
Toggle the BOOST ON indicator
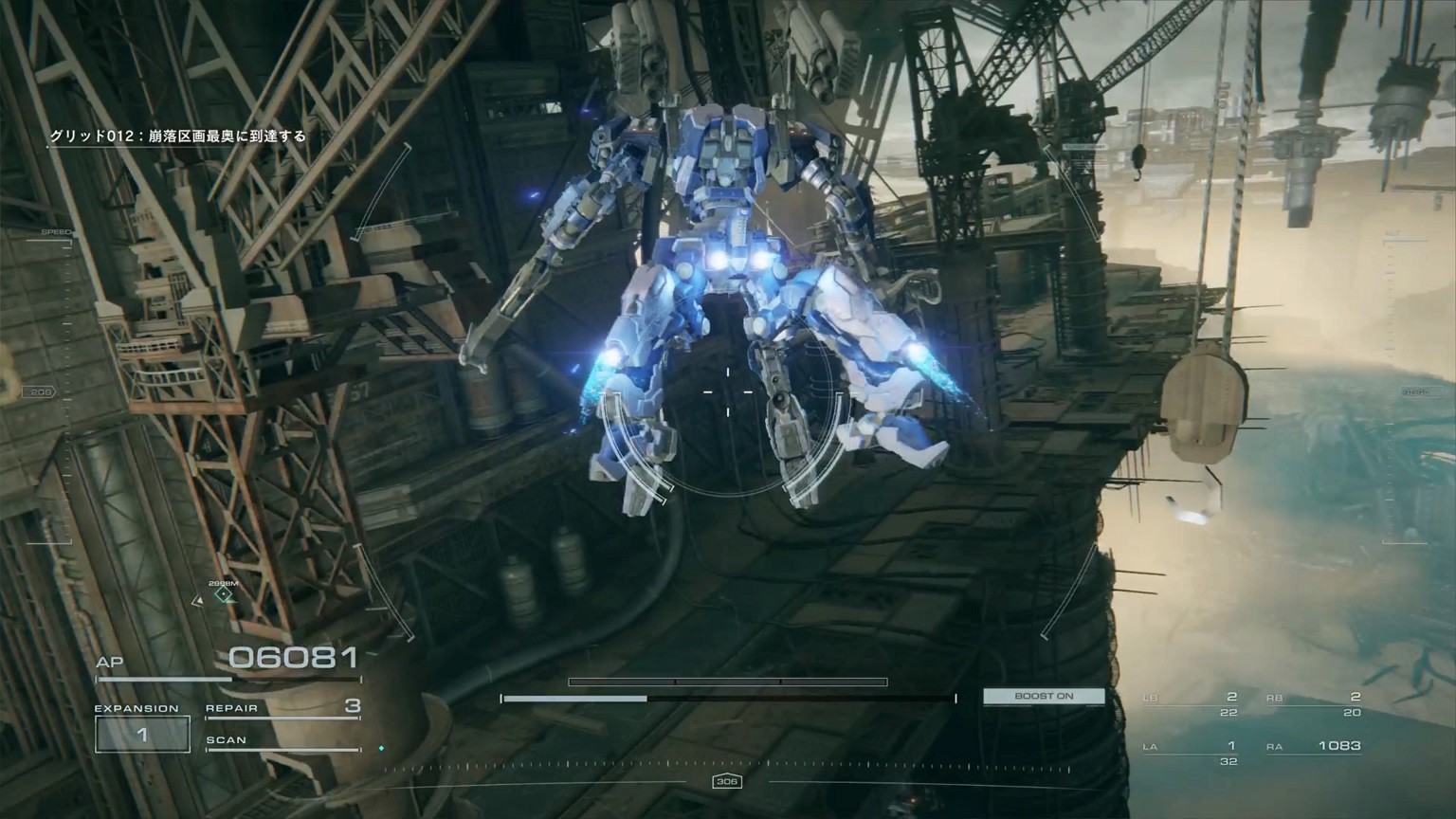pos(1044,696)
